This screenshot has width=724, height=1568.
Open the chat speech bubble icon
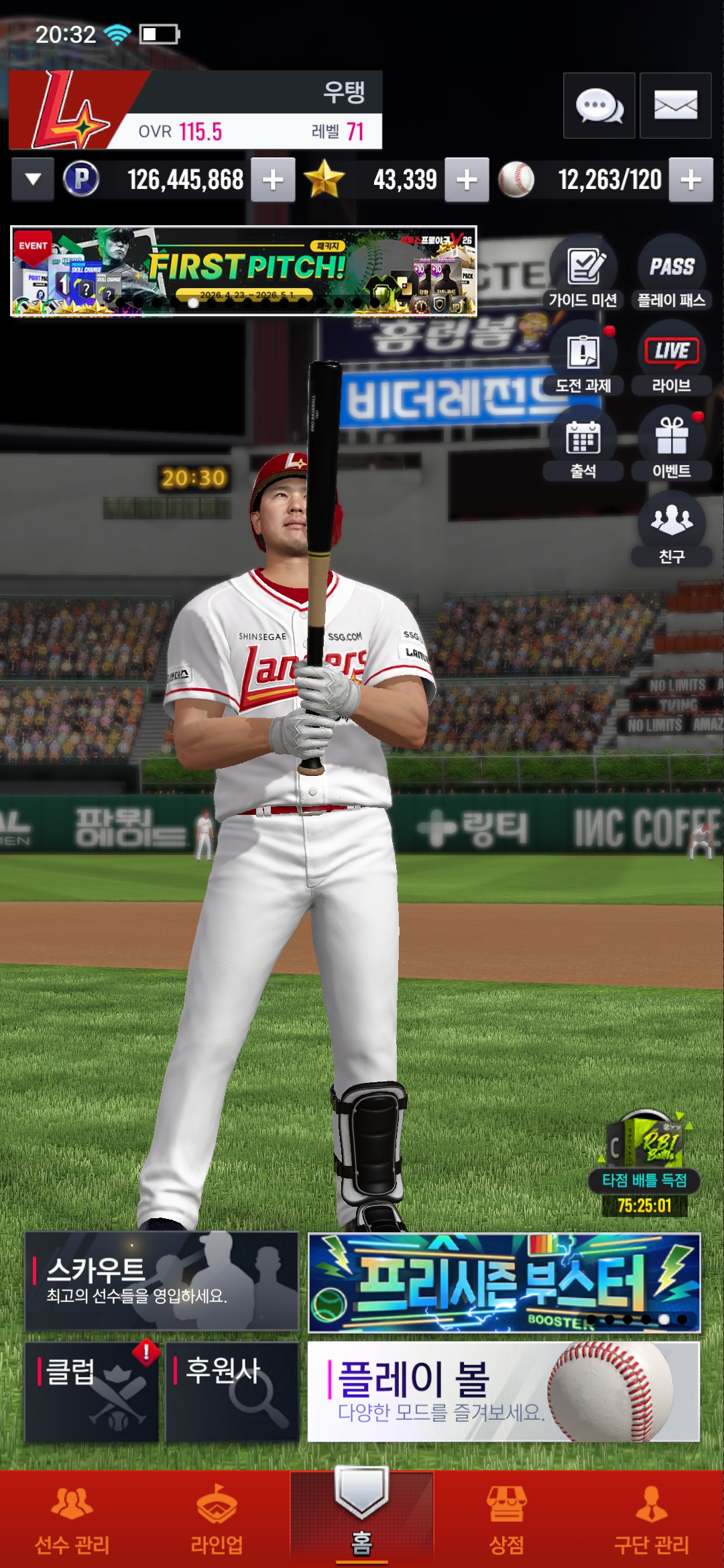(x=599, y=106)
